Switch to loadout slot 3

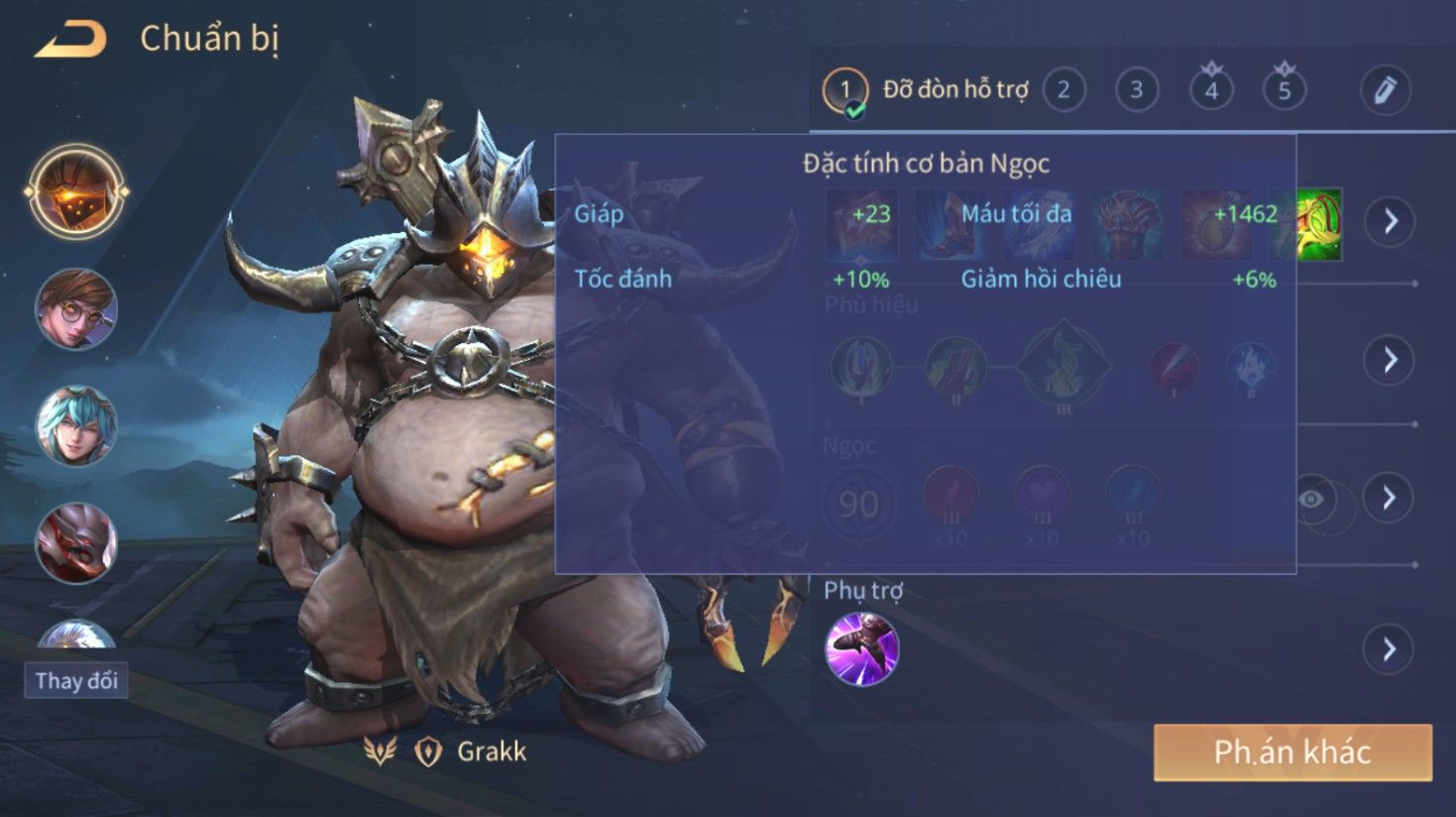pos(1137,90)
